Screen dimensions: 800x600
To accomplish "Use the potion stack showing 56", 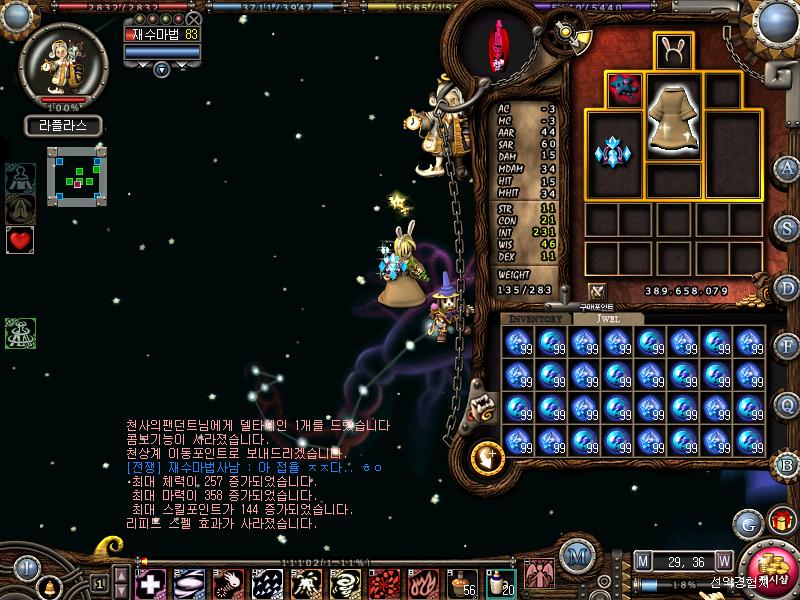I will (461, 582).
